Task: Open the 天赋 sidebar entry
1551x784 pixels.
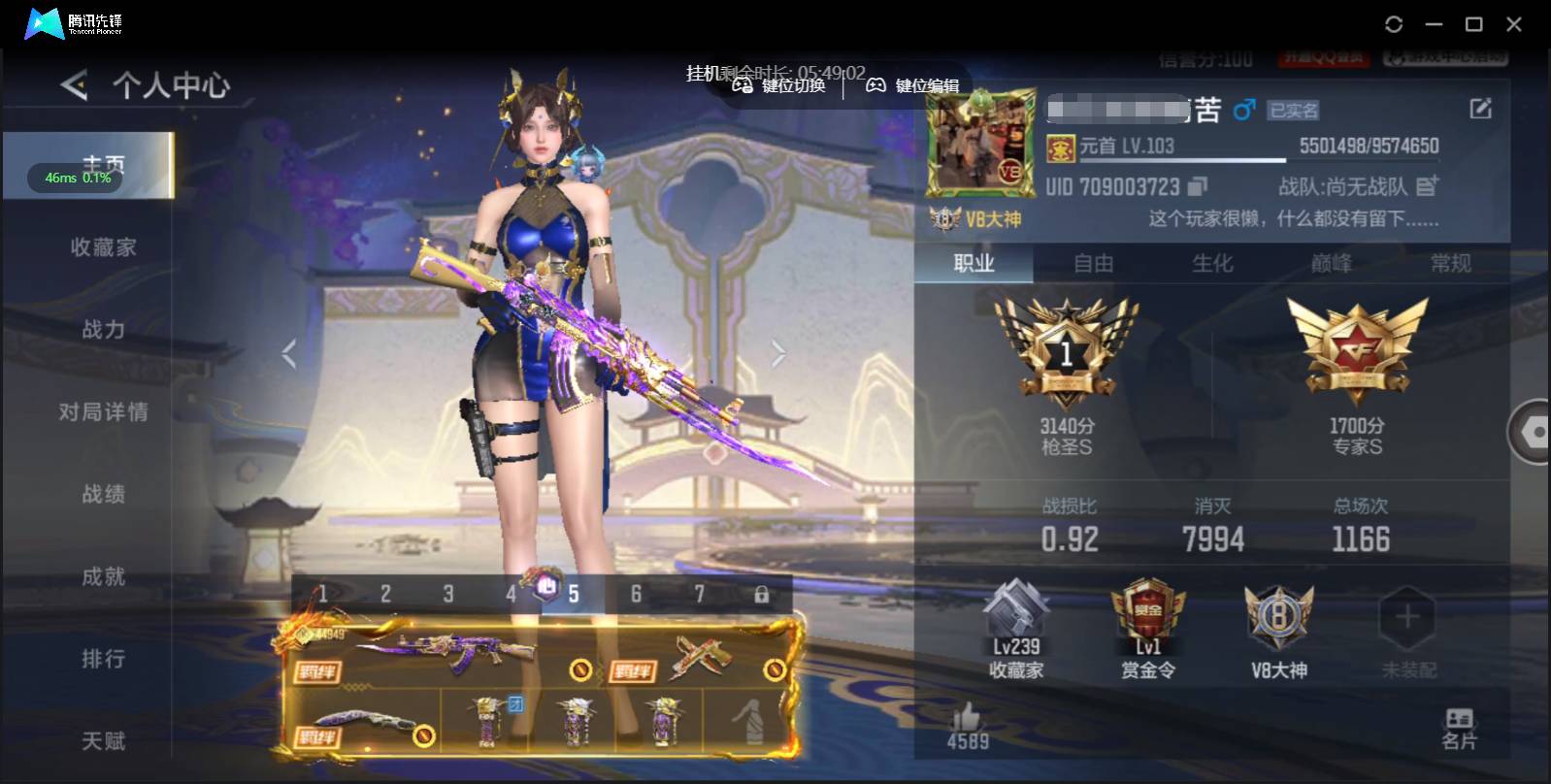Action: (103, 741)
